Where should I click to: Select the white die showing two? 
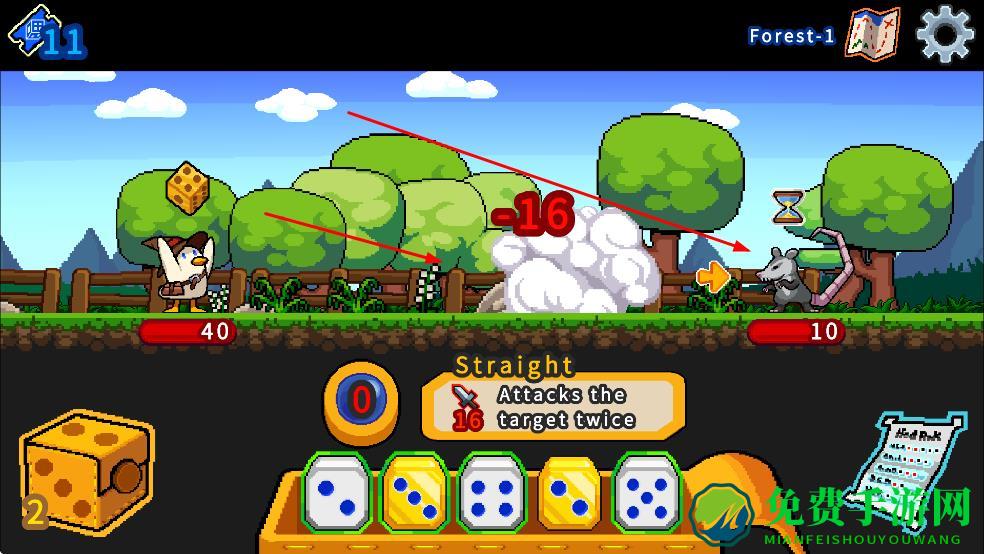click(x=336, y=492)
